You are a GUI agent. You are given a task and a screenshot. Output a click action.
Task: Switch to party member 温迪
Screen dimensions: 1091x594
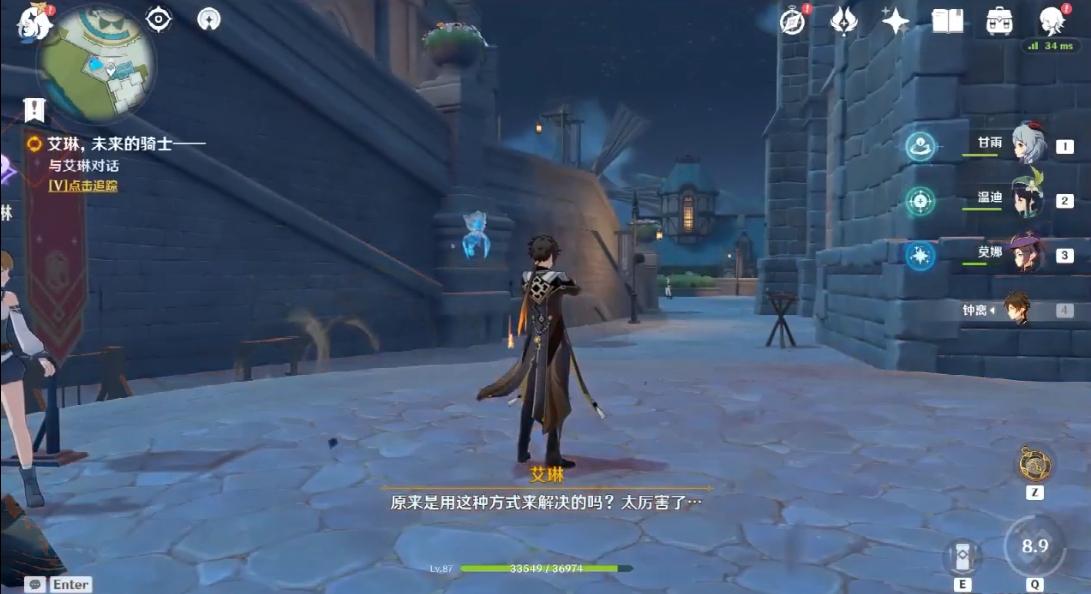click(1027, 200)
